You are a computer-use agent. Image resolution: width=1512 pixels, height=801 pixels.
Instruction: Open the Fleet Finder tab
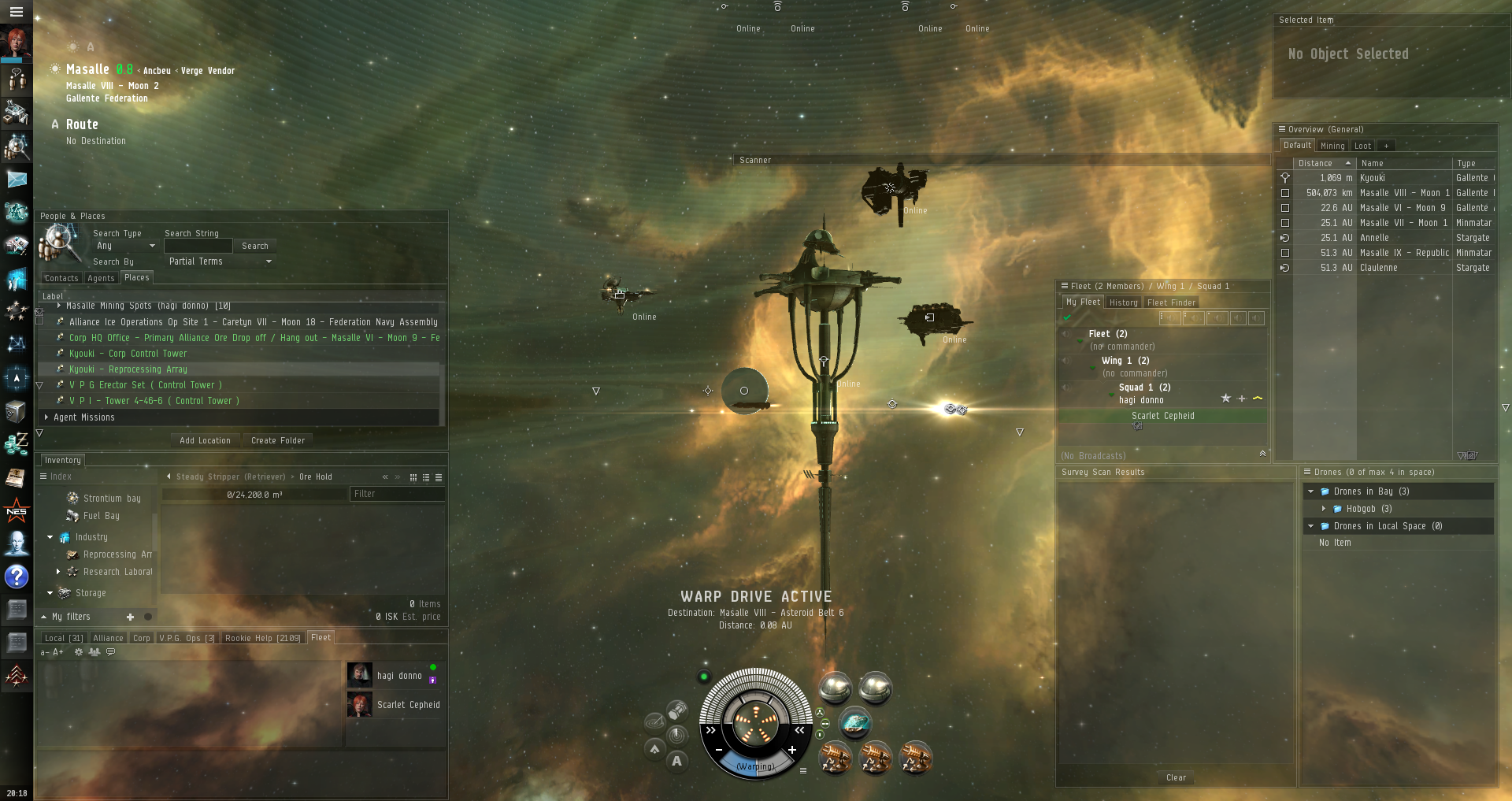[1171, 302]
